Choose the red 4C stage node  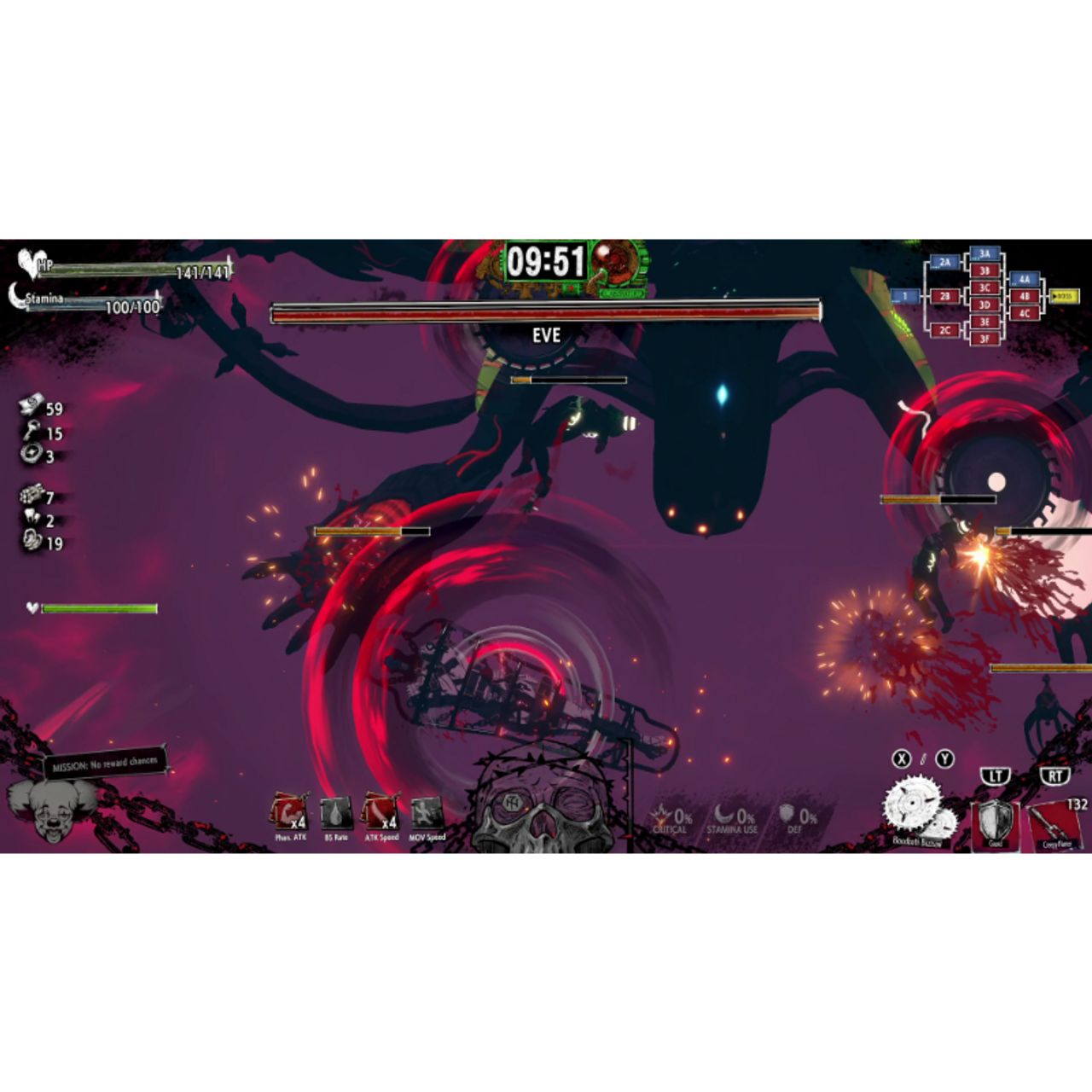1025,313
